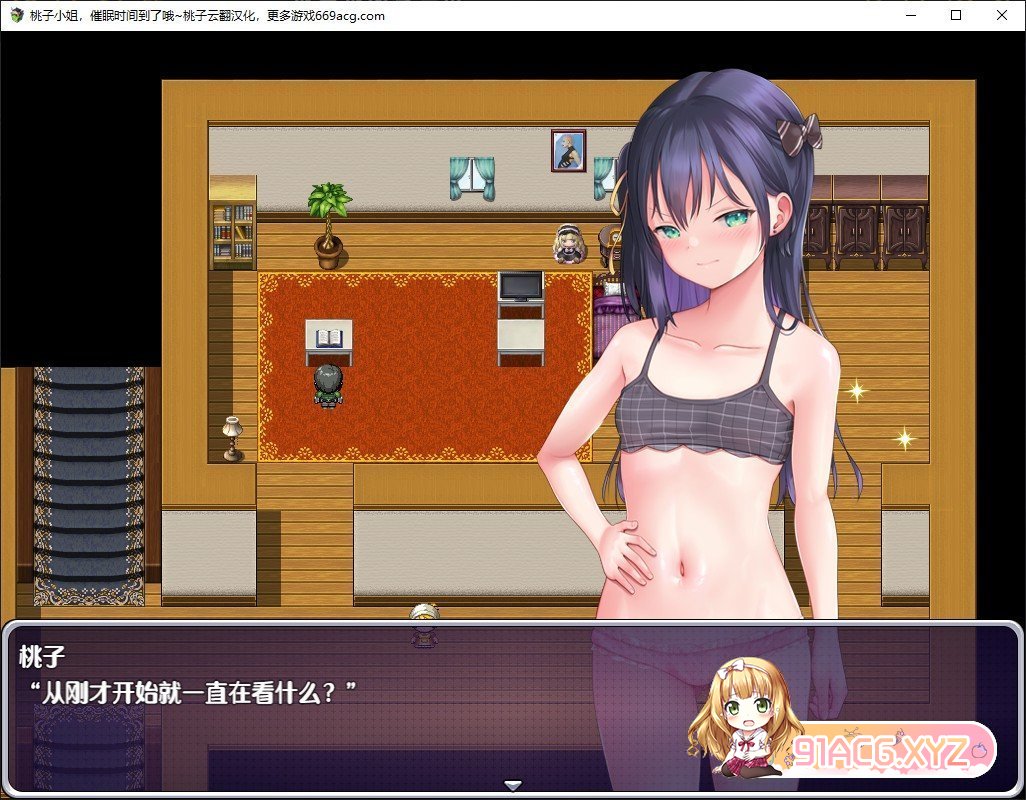Viewport: 1026px width, 800px height.
Task: Close the game window
Action: [1002, 15]
